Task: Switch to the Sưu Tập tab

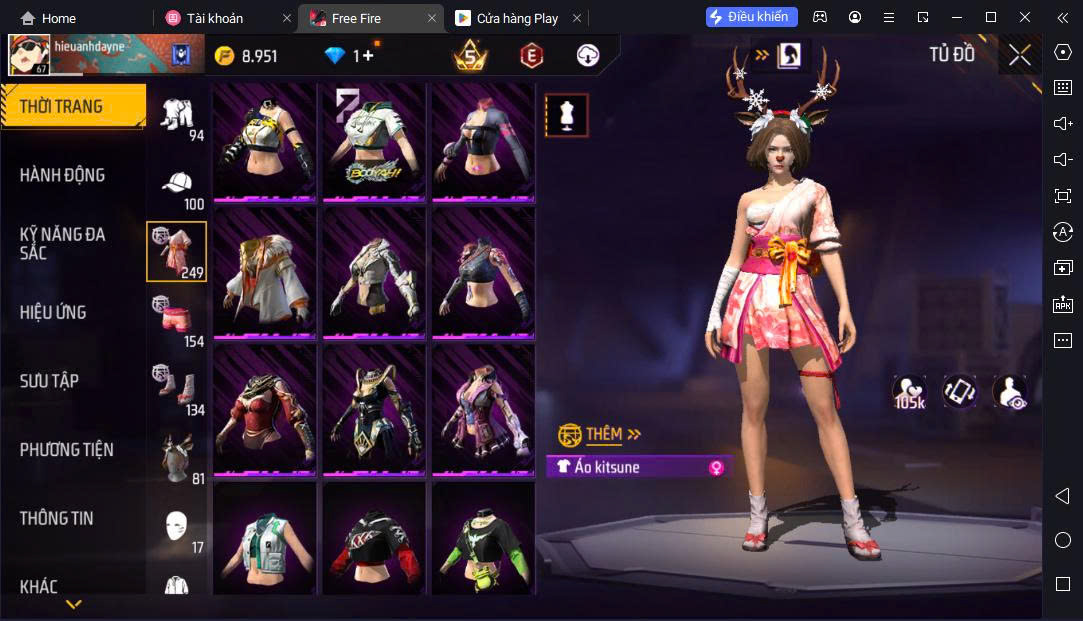Action: tap(49, 381)
